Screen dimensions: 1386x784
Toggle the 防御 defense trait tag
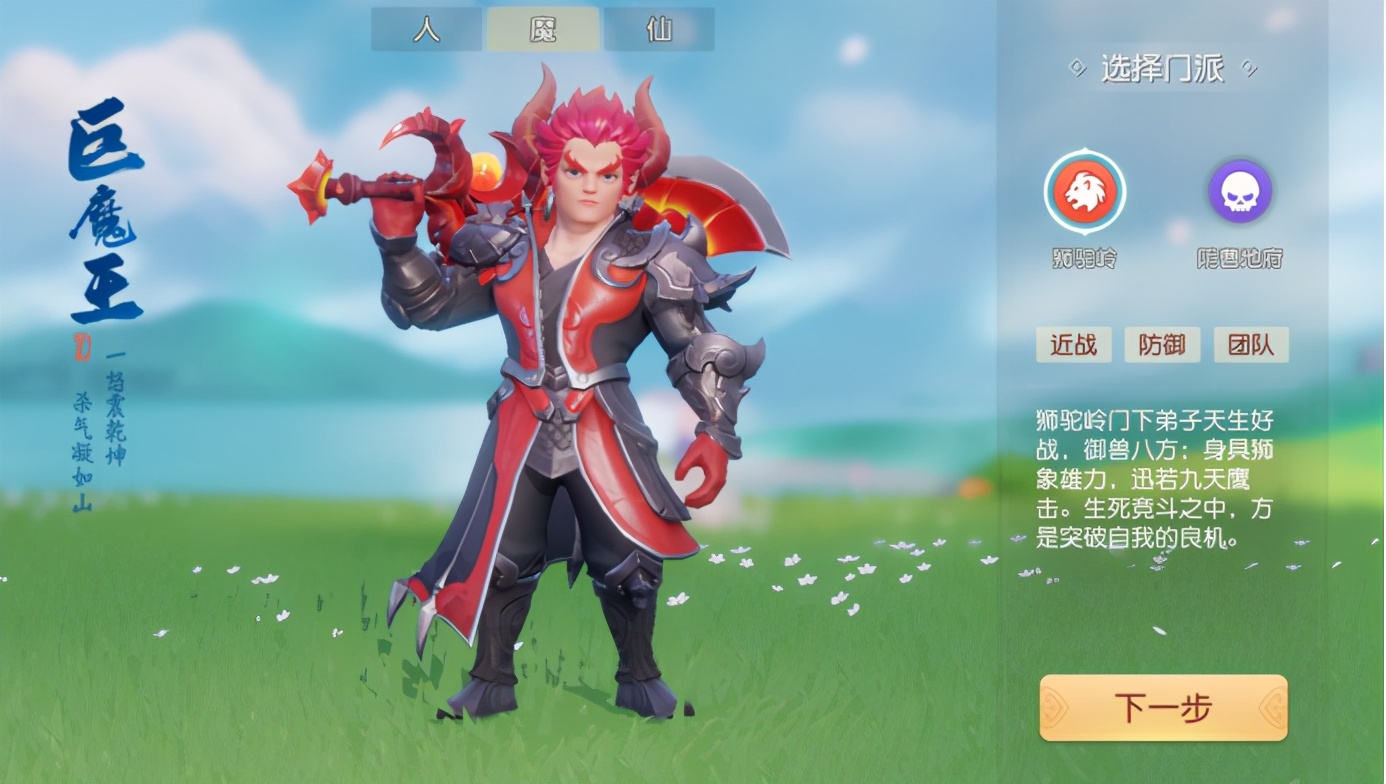(1162, 344)
